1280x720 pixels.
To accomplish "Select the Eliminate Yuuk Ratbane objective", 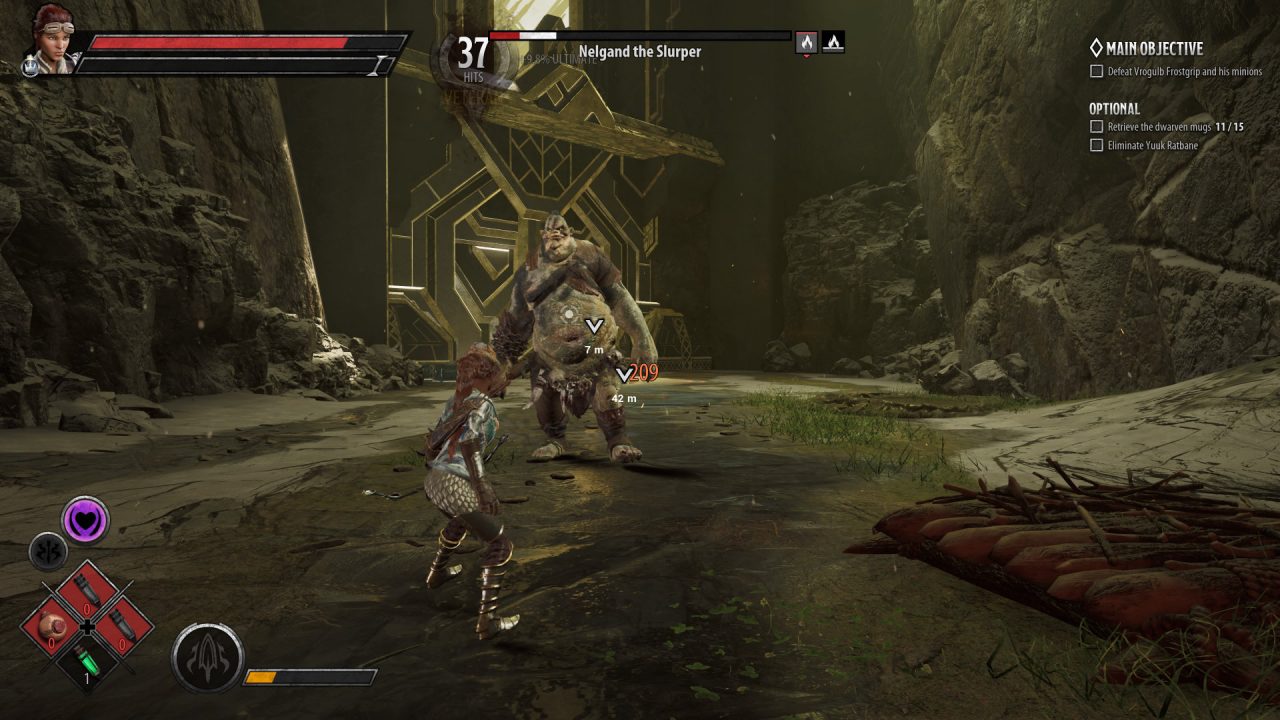I will click(1152, 145).
